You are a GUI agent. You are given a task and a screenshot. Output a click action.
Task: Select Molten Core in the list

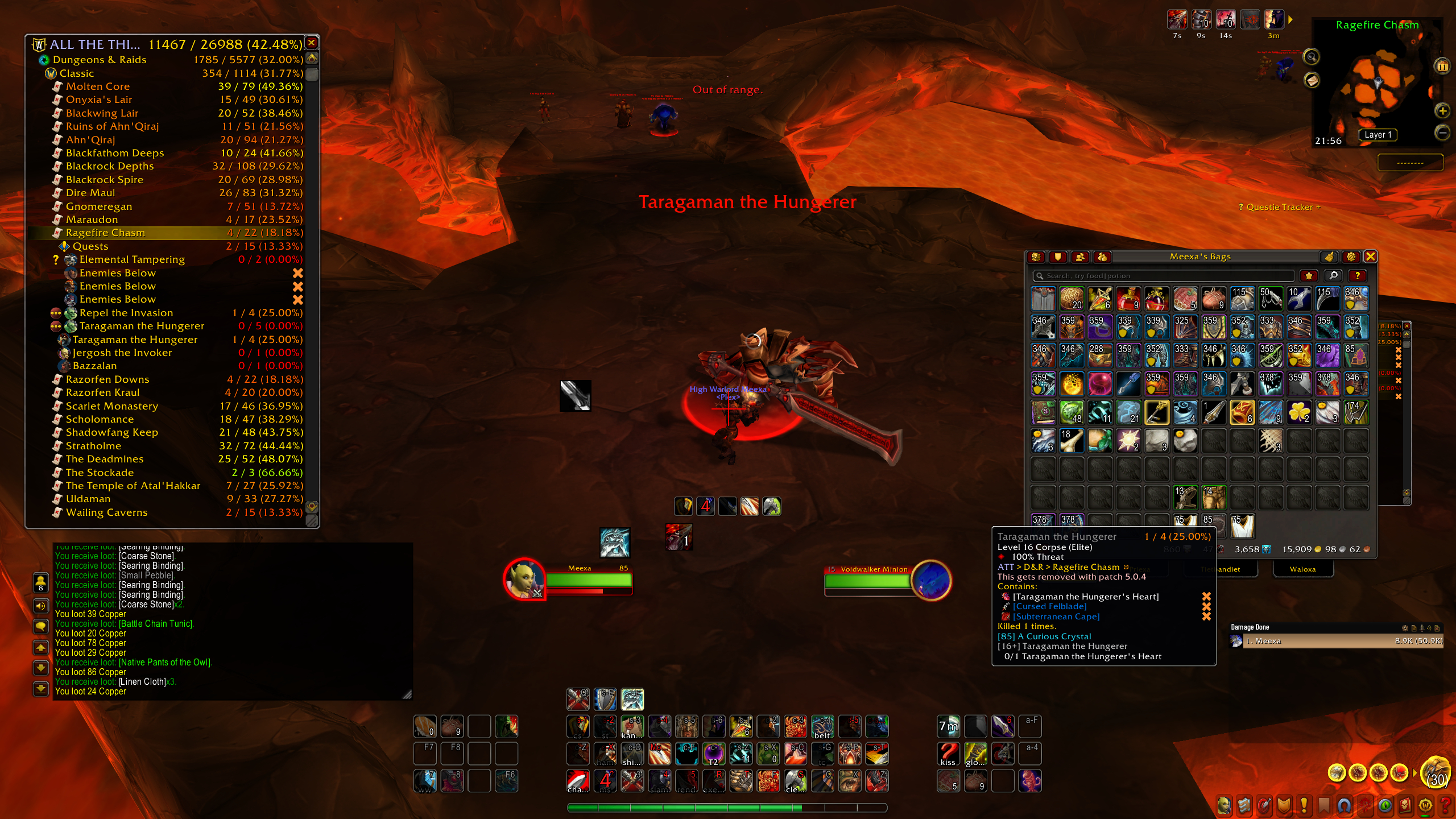click(98, 86)
